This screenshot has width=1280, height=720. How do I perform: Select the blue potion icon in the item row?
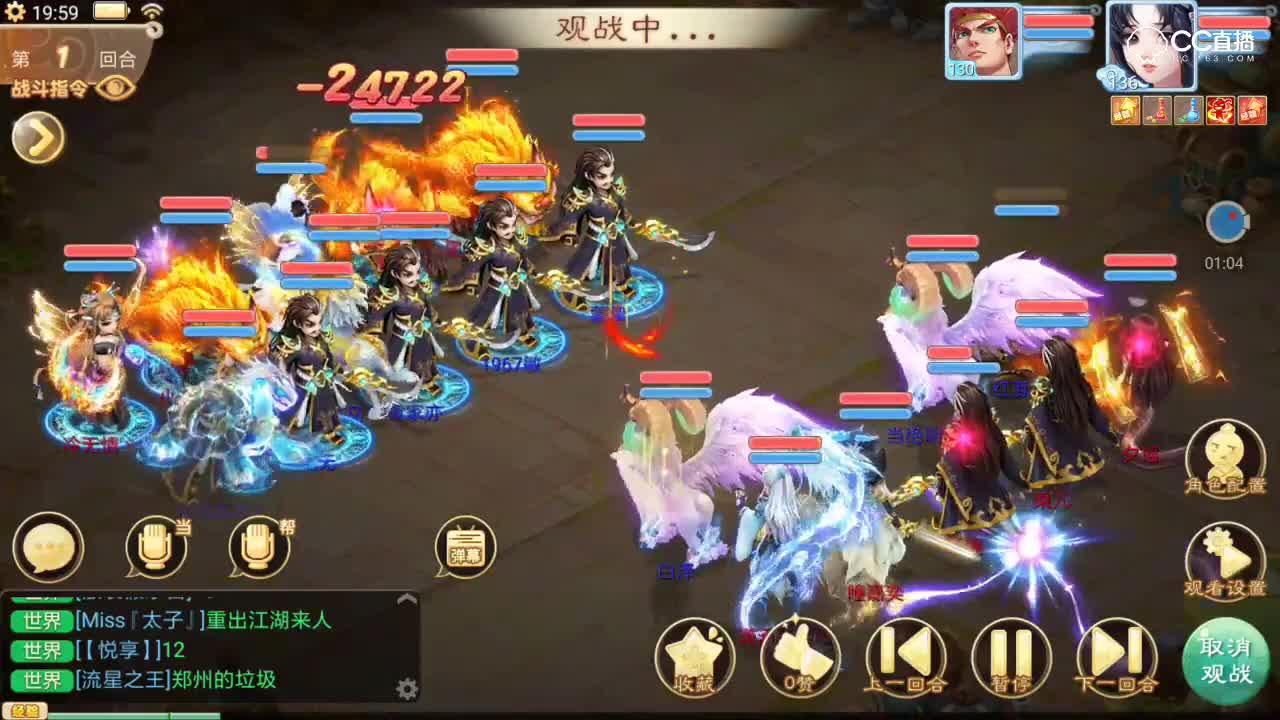pos(1188,110)
